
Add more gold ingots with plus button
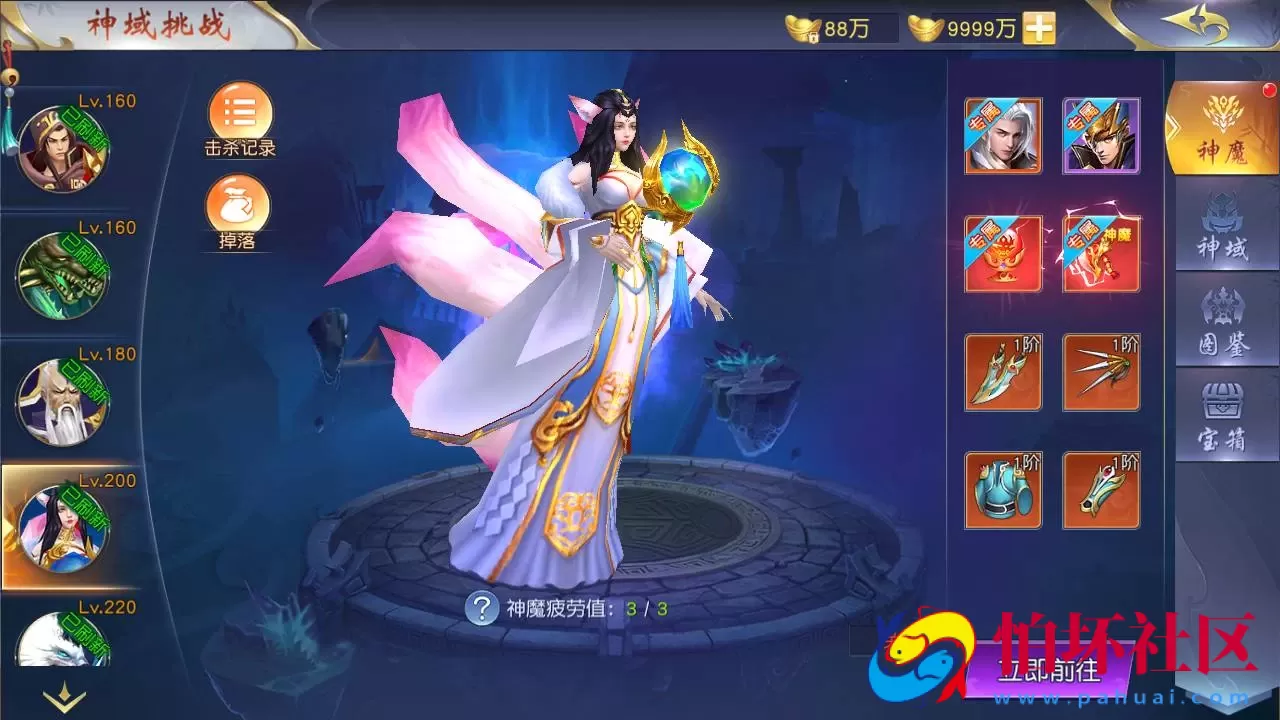[x=1039, y=28]
